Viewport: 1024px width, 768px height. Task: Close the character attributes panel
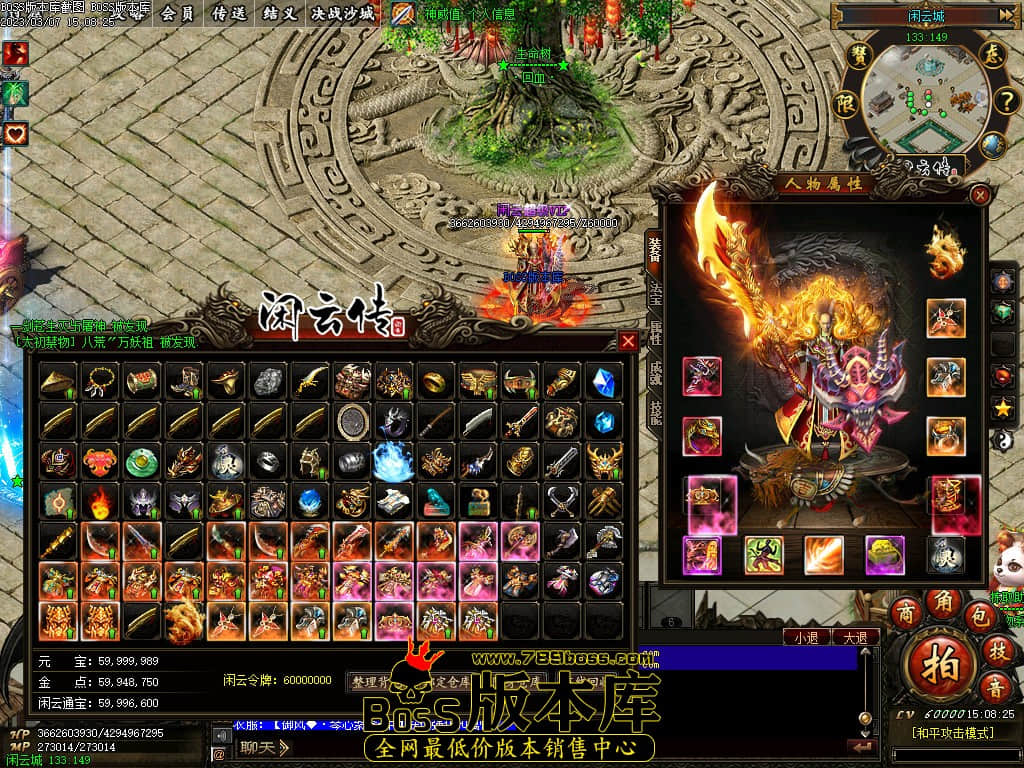tap(980, 195)
